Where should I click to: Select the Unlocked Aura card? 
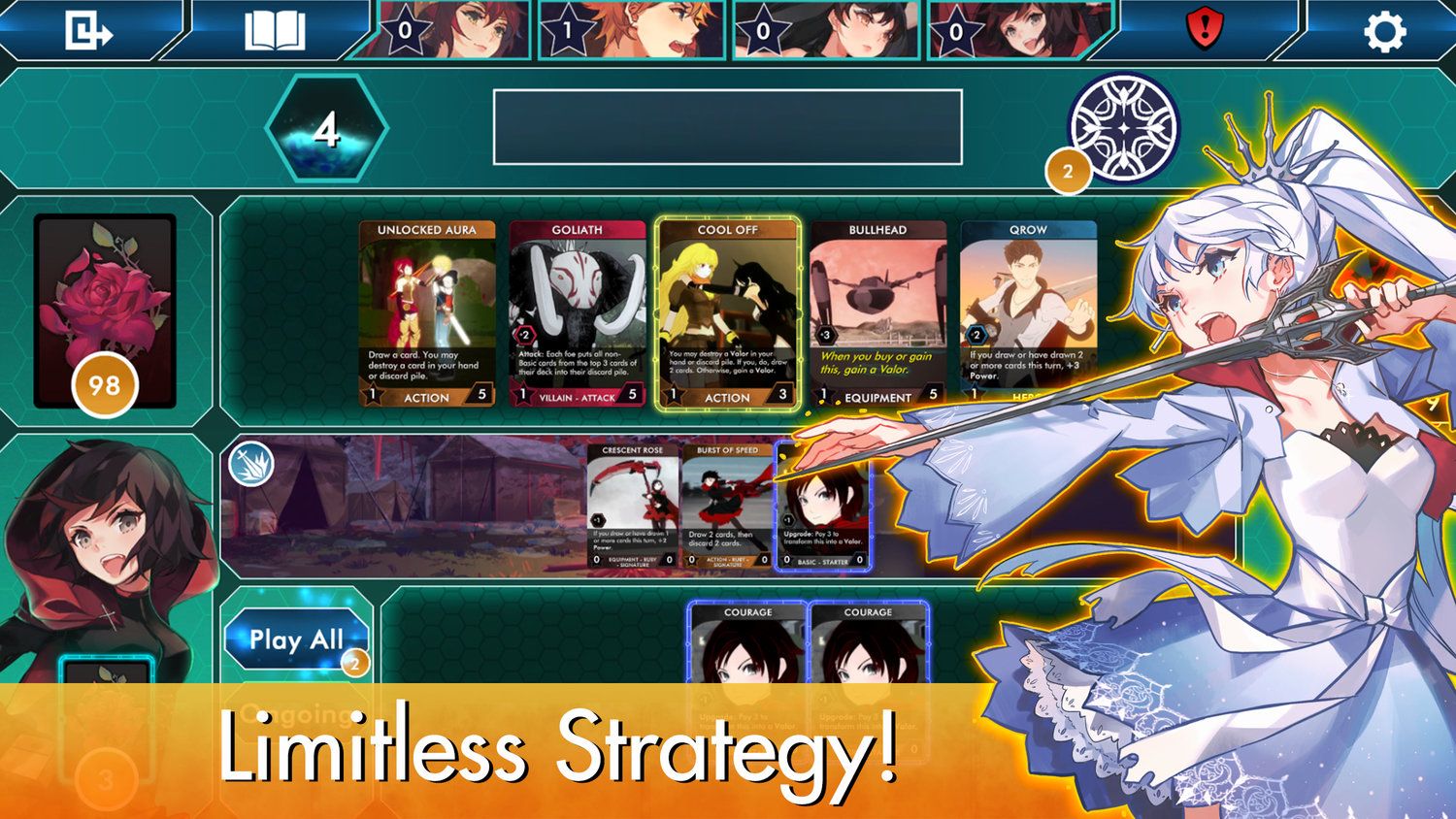tap(425, 311)
